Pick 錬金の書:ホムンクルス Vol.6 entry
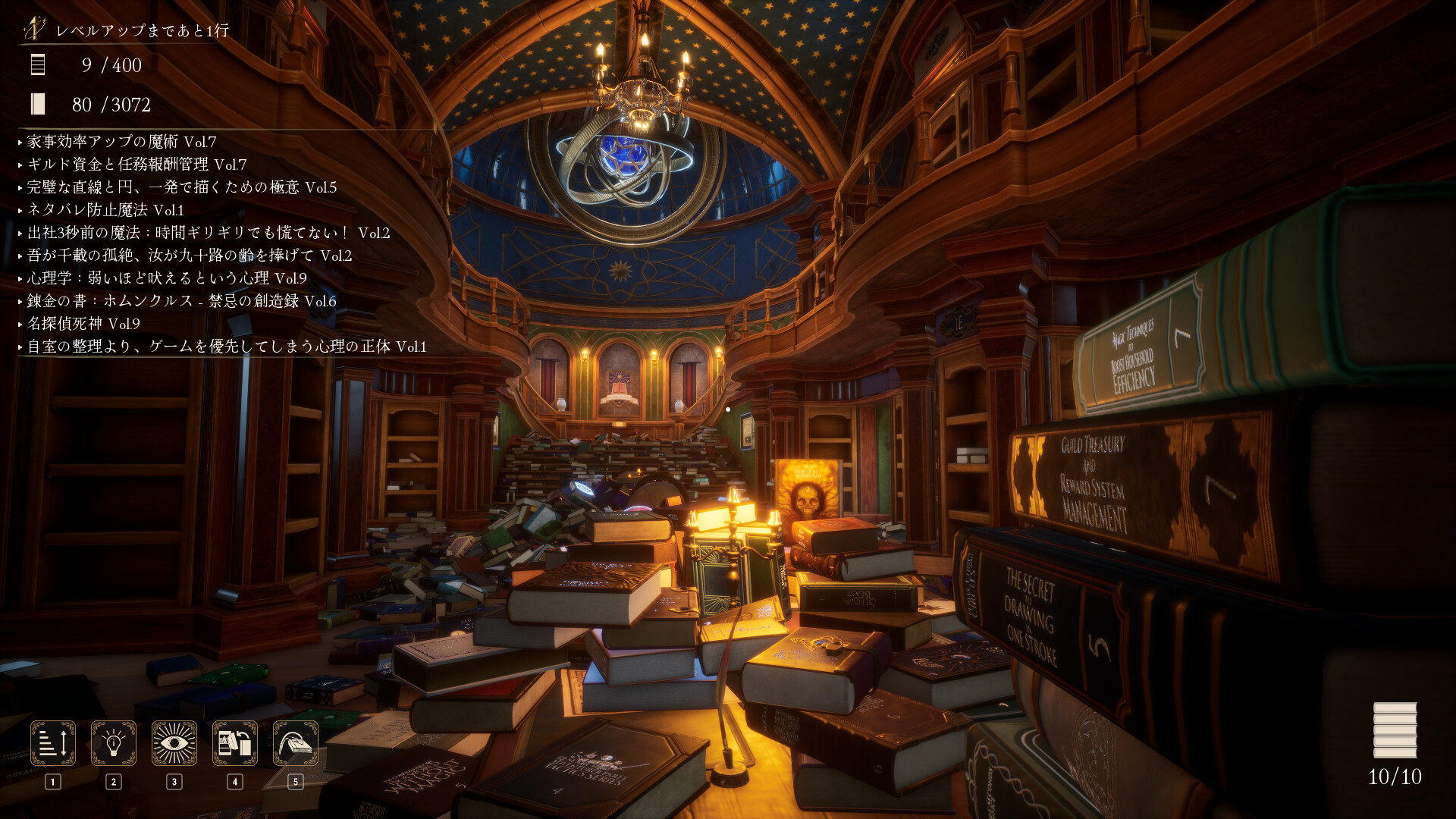 pyautogui.click(x=182, y=301)
